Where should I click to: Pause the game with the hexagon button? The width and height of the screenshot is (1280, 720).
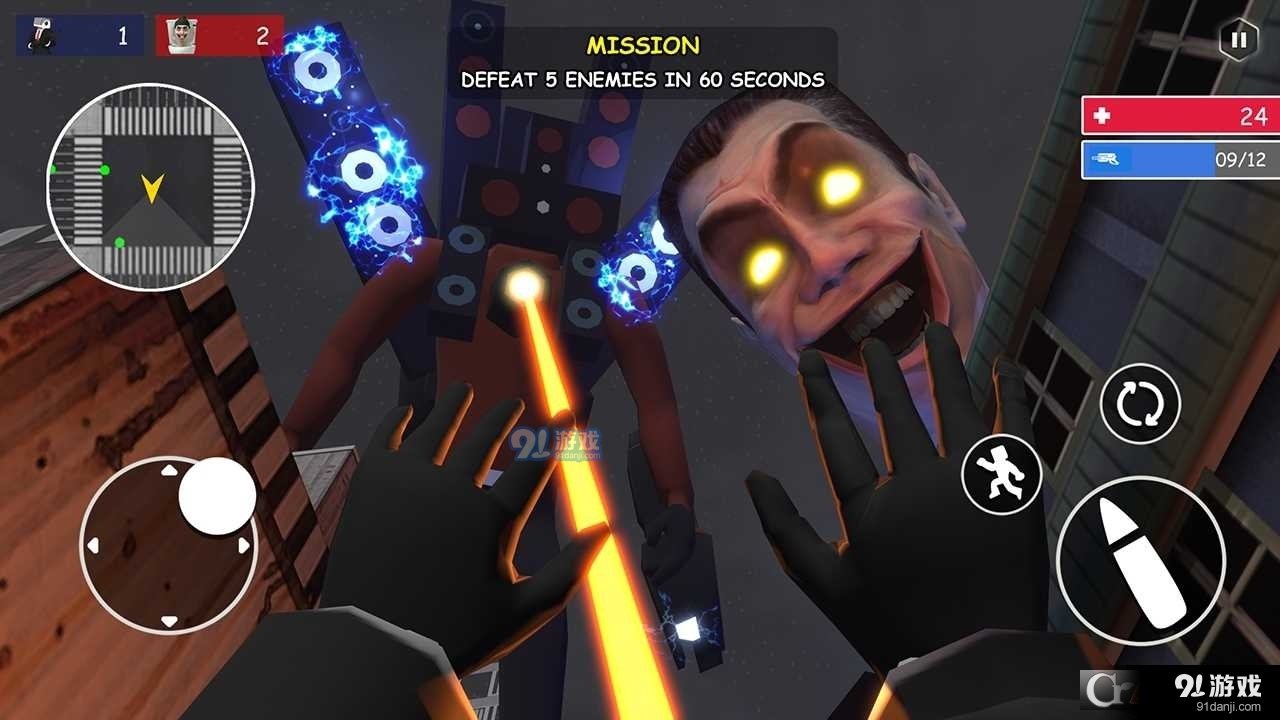(x=1238, y=40)
